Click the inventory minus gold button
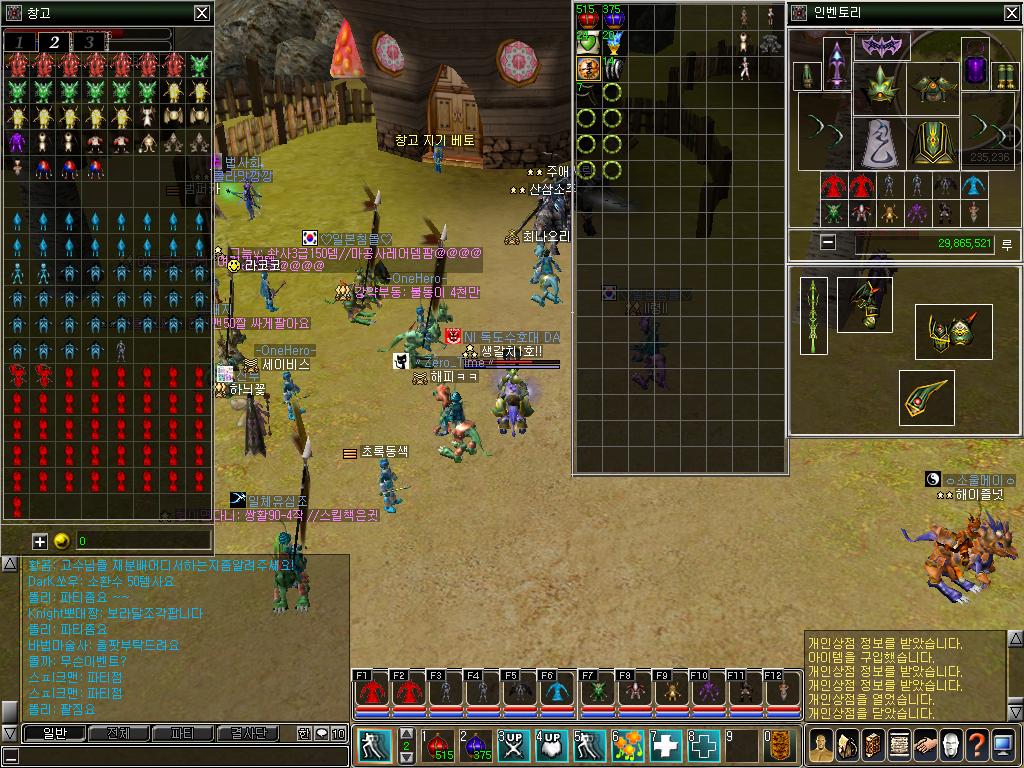Screen dimensions: 1024x768 828,242
